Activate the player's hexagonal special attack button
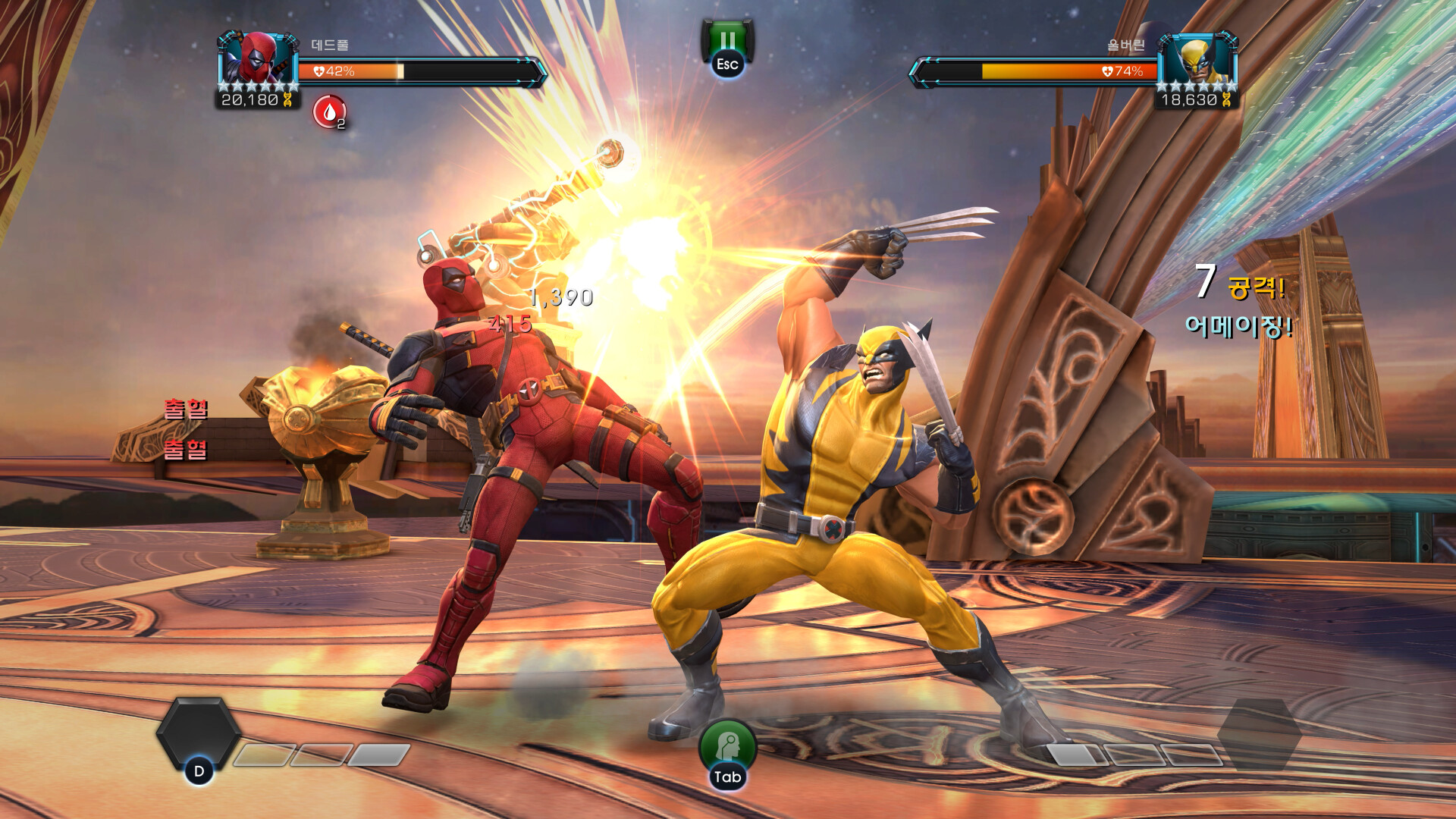Viewport: 1456px width, 819px height. 199,733
